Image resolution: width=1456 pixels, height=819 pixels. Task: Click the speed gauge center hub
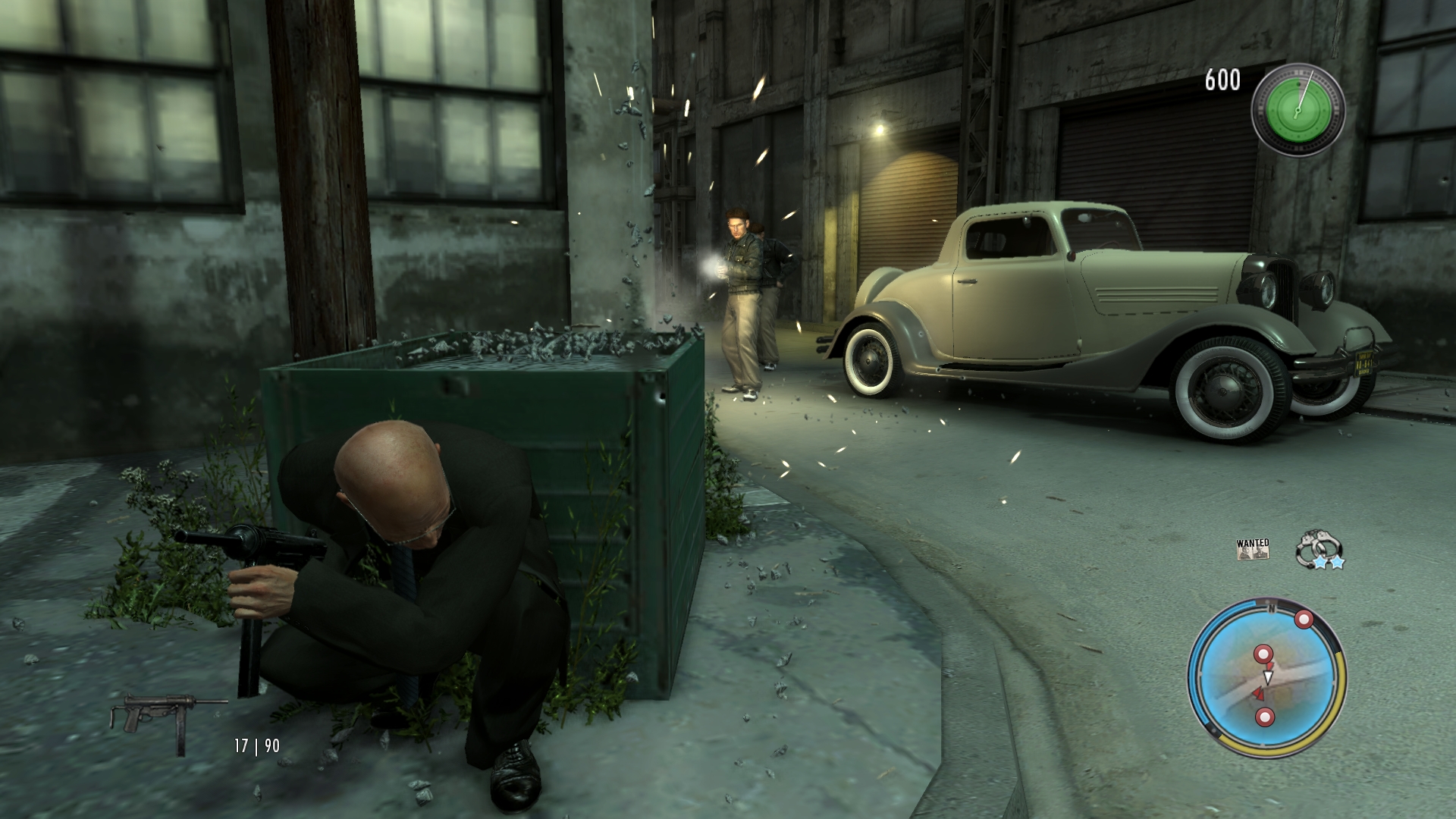1298,111
